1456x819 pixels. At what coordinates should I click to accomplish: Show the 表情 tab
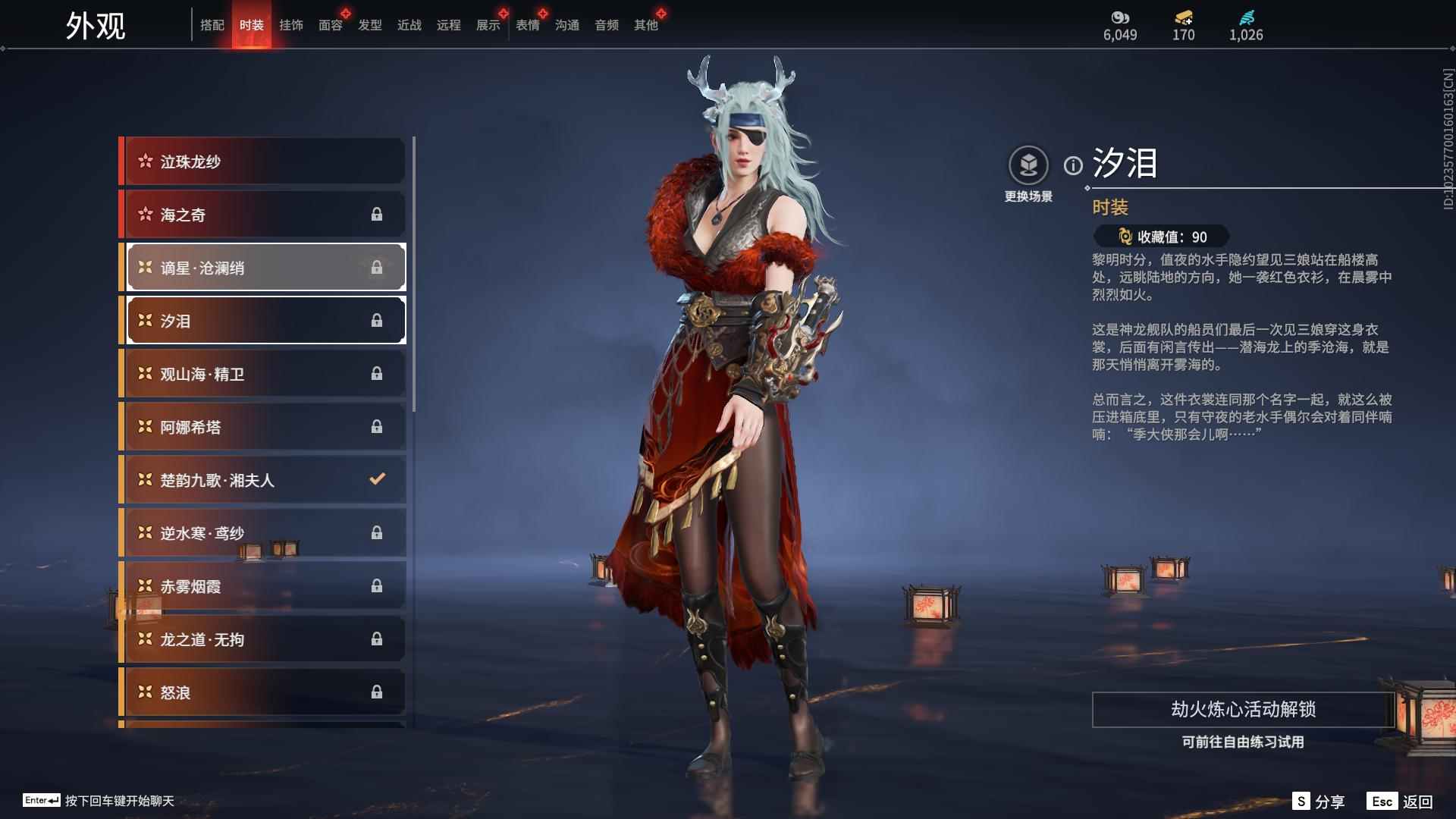(527, 25)
